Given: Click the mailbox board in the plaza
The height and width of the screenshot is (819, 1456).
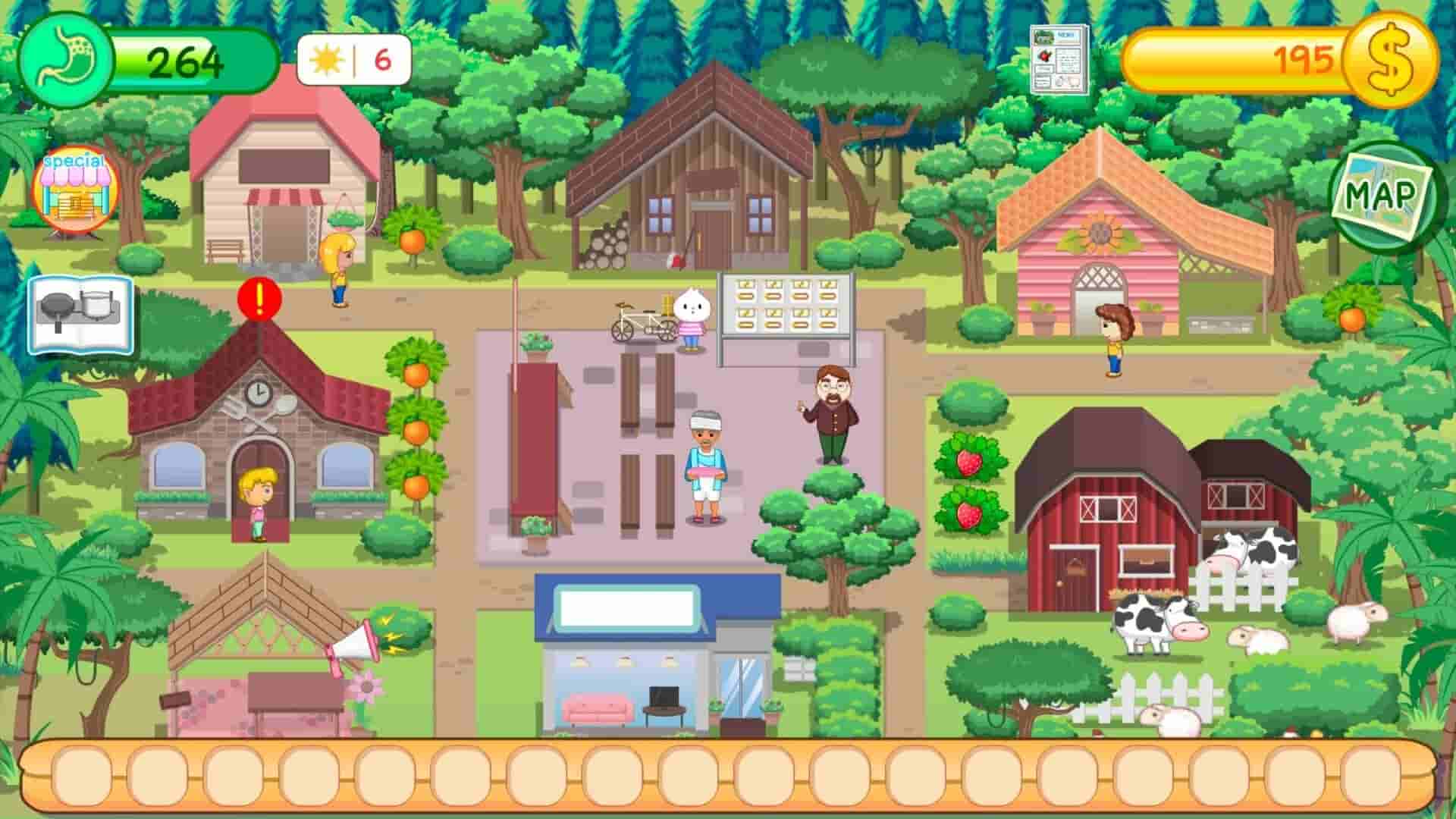Looking at the screenshot, I should 785,303.
